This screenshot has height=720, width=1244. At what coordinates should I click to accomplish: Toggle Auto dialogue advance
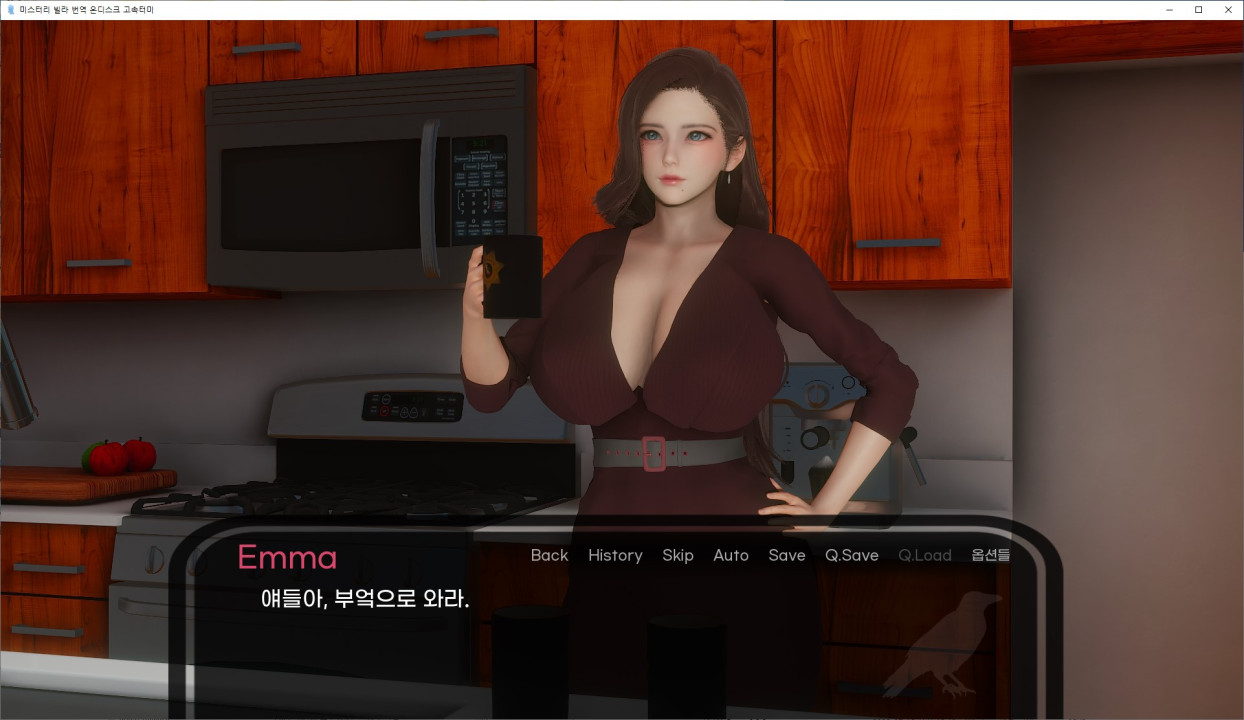731,555
